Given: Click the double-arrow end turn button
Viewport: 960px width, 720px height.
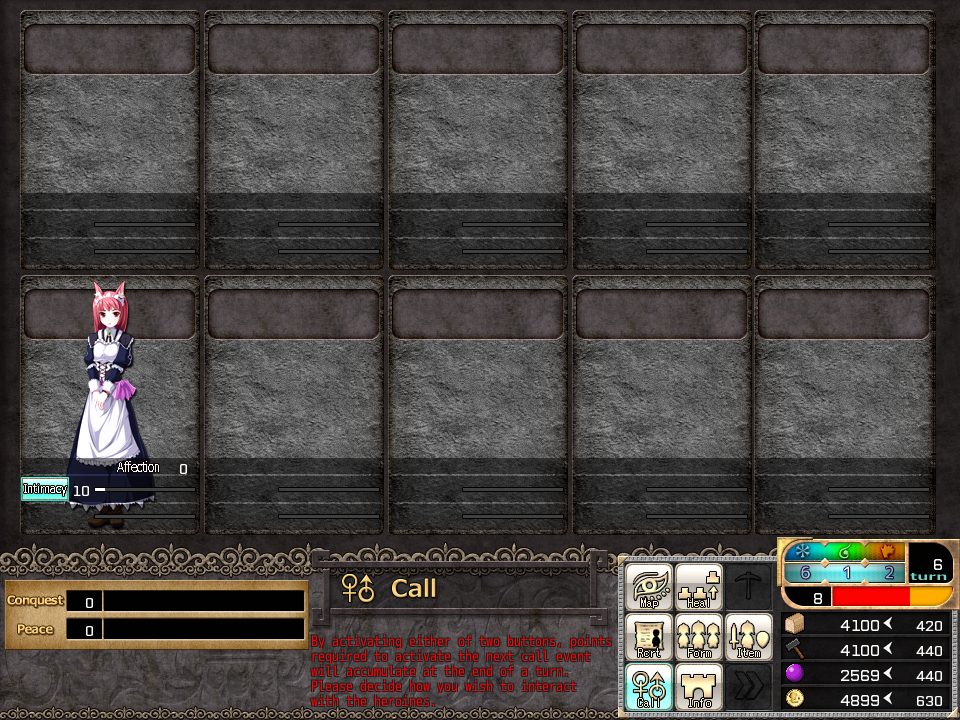Looking at the screenshot, I should point(748,687).
